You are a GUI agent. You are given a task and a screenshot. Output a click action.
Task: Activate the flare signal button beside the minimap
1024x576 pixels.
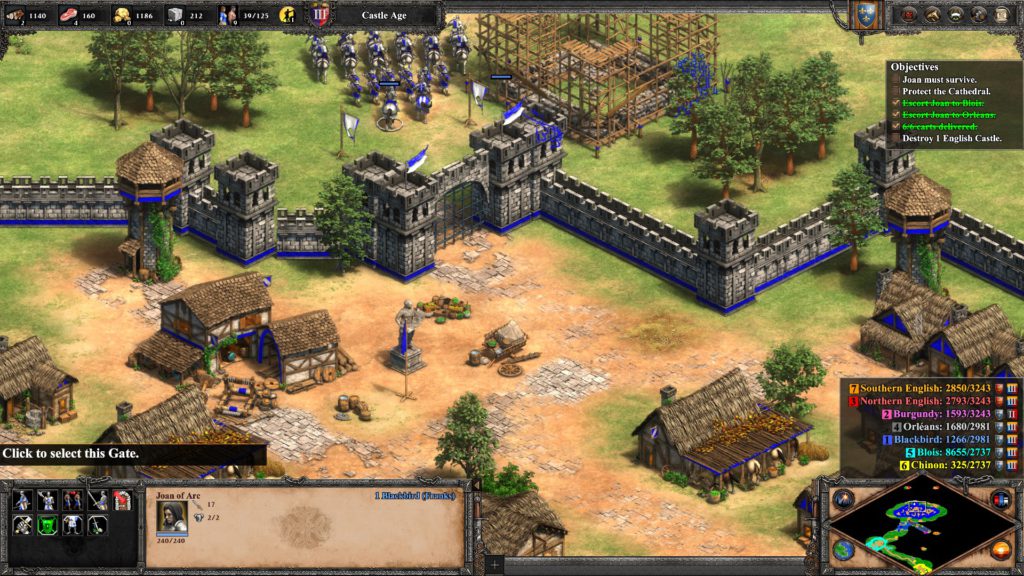[x=842, y=498]
